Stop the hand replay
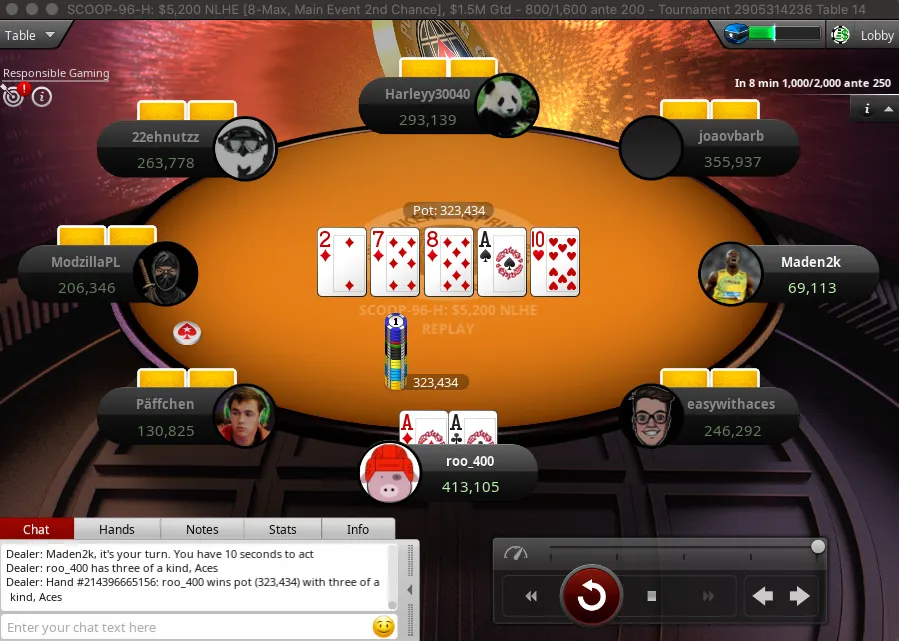The height and width of the screenshot is (641, 899). pos(651,597)
